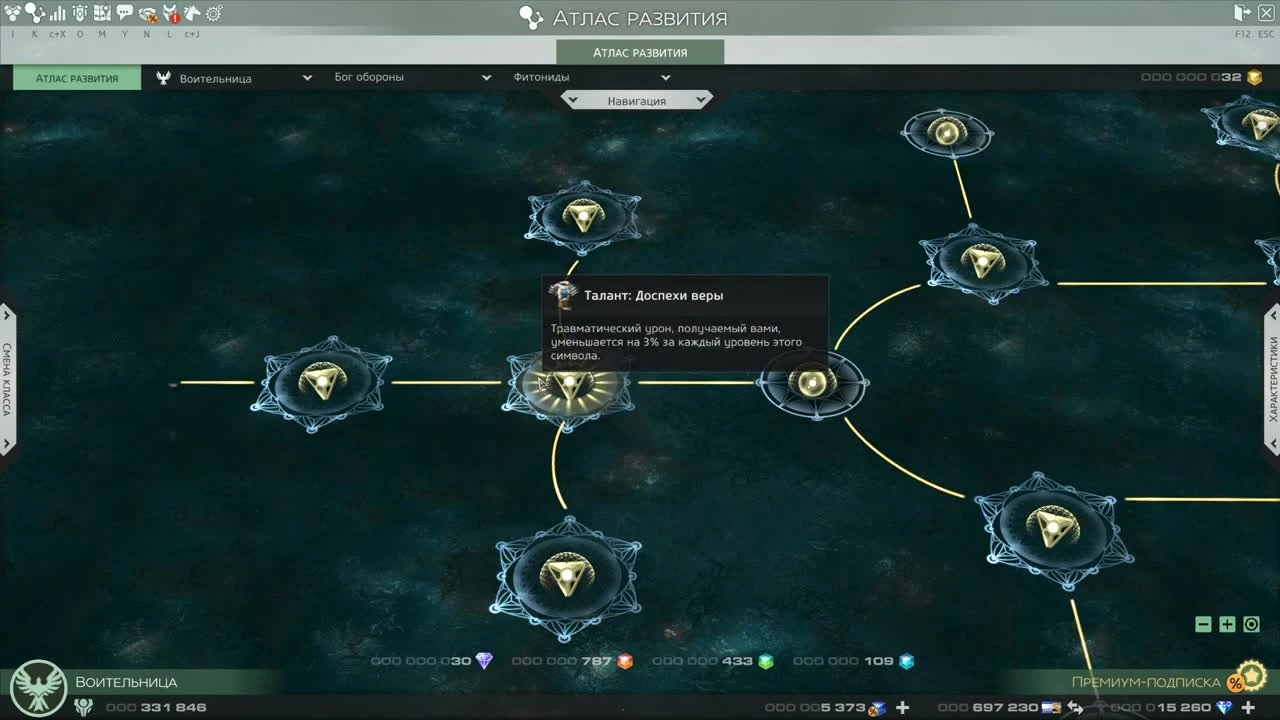Open the chat icon in the toolbar
This screenshot has width=1280, height=720.
coord(125,13)
